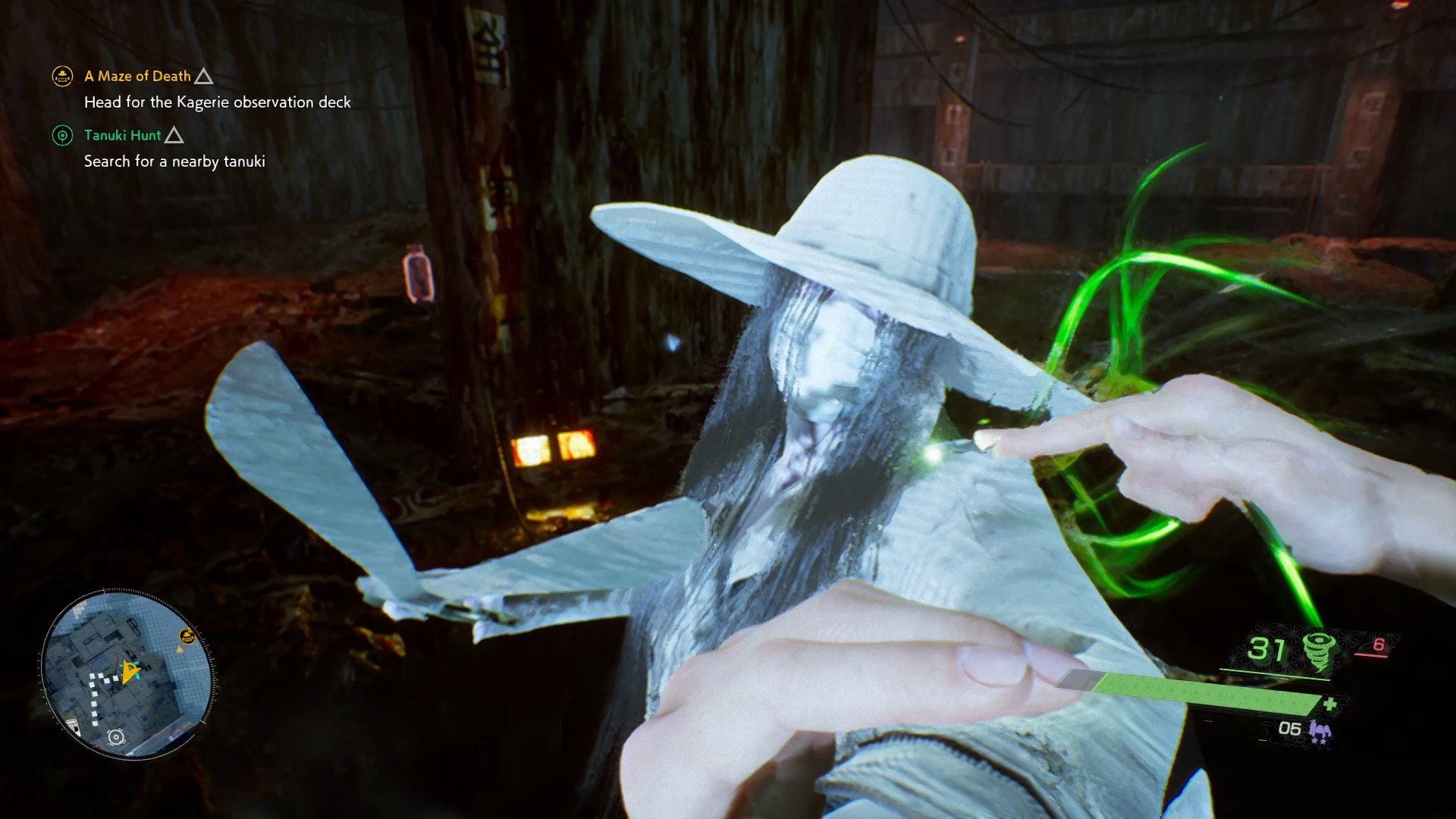Click the circular target icon below the minimap

click(x=116, y=737)
